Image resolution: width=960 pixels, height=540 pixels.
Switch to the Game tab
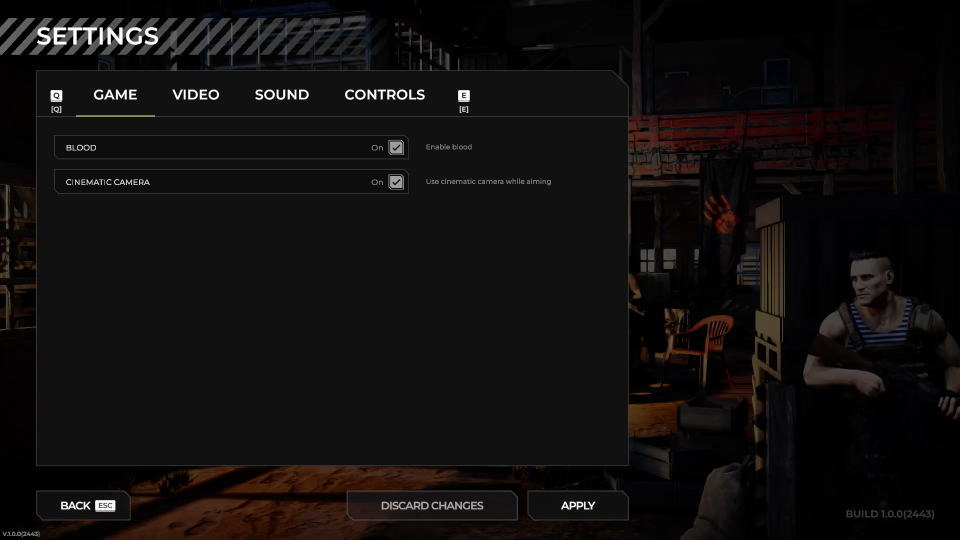(115, 95)
